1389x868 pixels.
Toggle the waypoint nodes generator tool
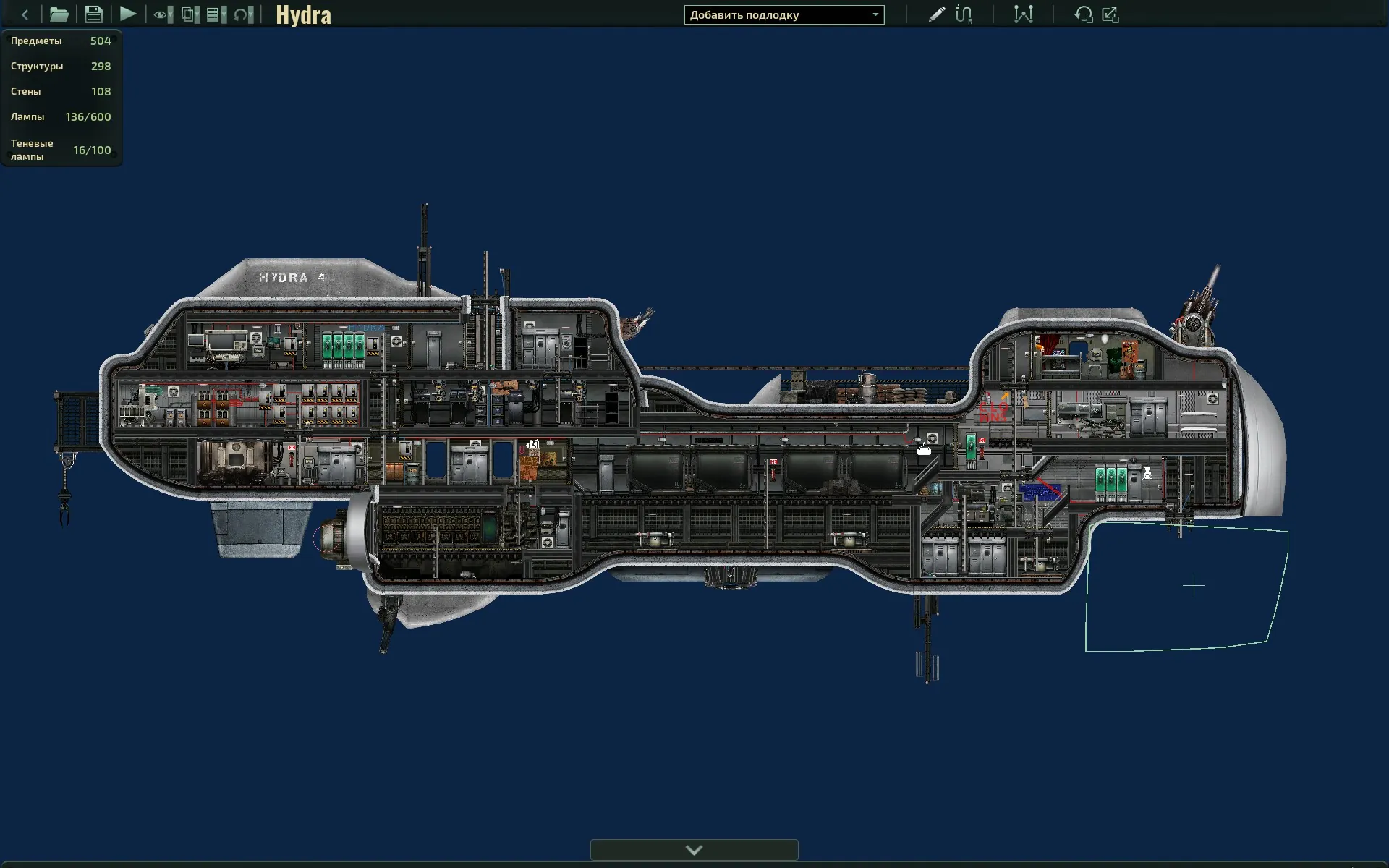pyautogui.click(x=1023, y=14)
